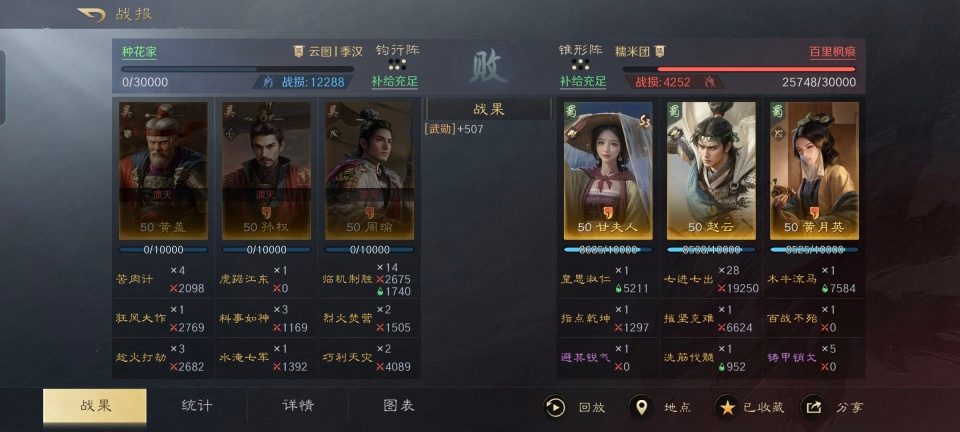Show the 图表 tab

(399, 405)
